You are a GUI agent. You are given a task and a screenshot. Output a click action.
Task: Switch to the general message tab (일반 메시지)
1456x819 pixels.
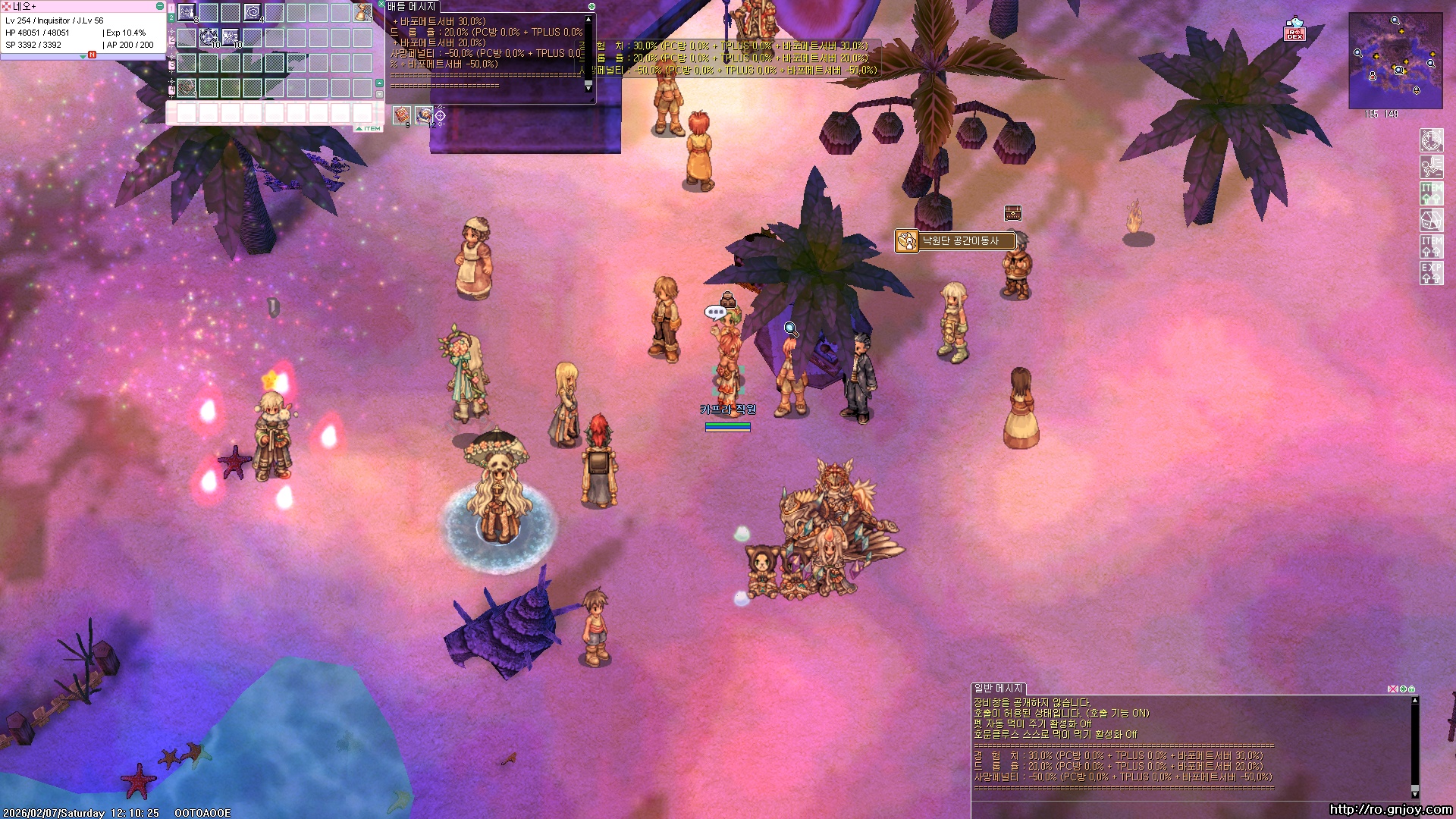[998, 688]
